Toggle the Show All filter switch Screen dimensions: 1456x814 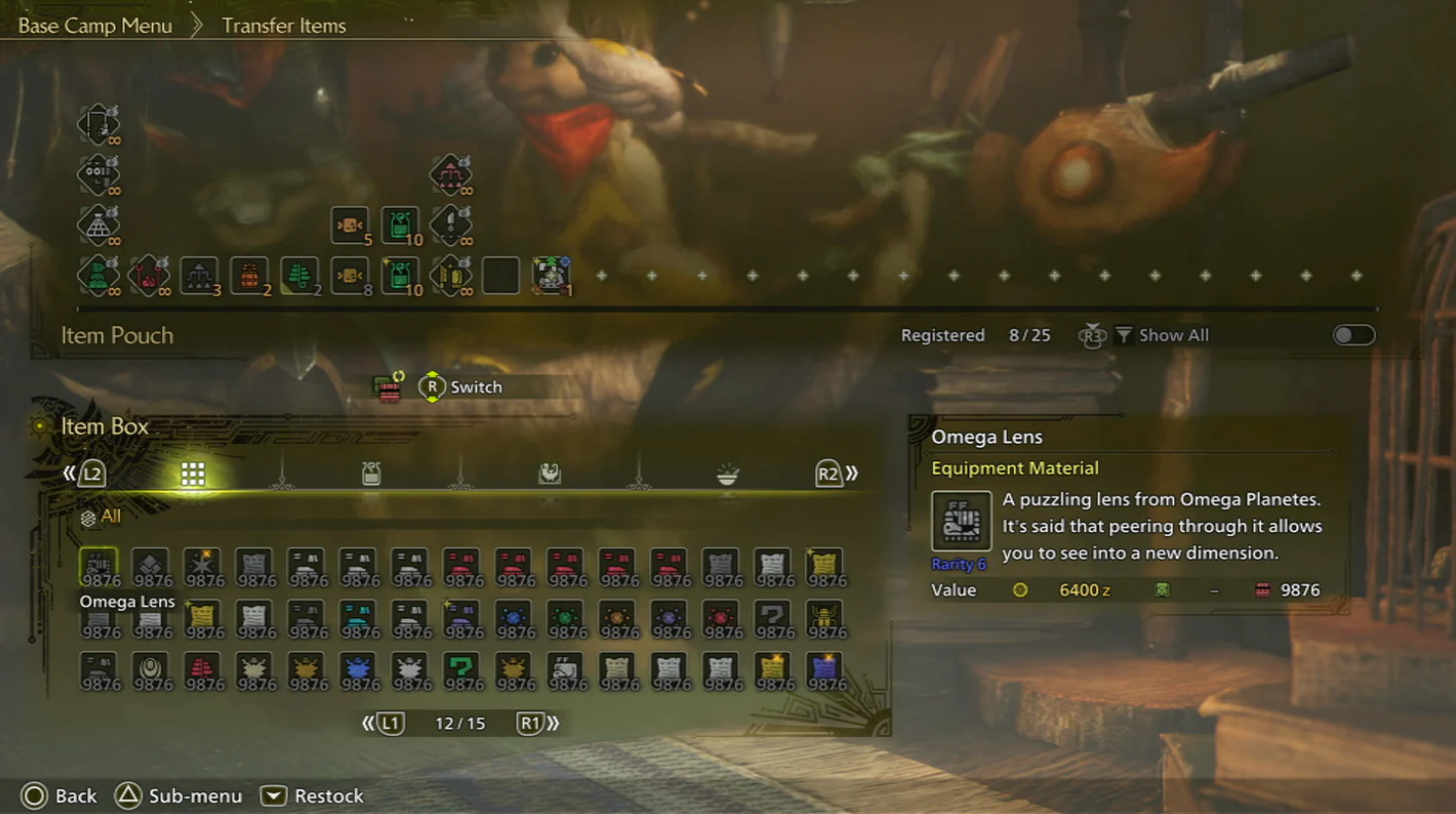coord(1353,335)
